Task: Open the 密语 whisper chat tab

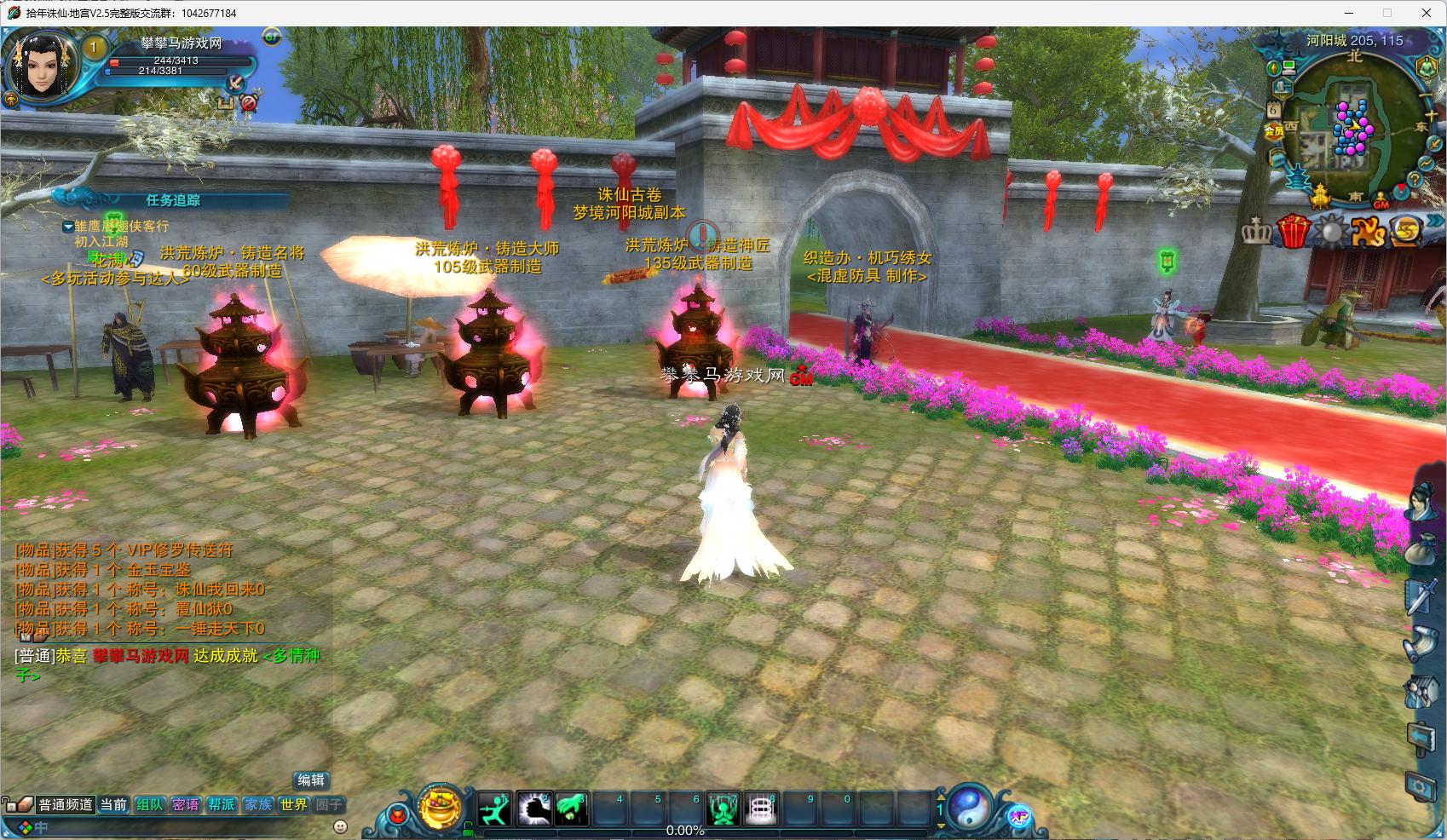Action: pyautogui.click(x=185, y=804)
